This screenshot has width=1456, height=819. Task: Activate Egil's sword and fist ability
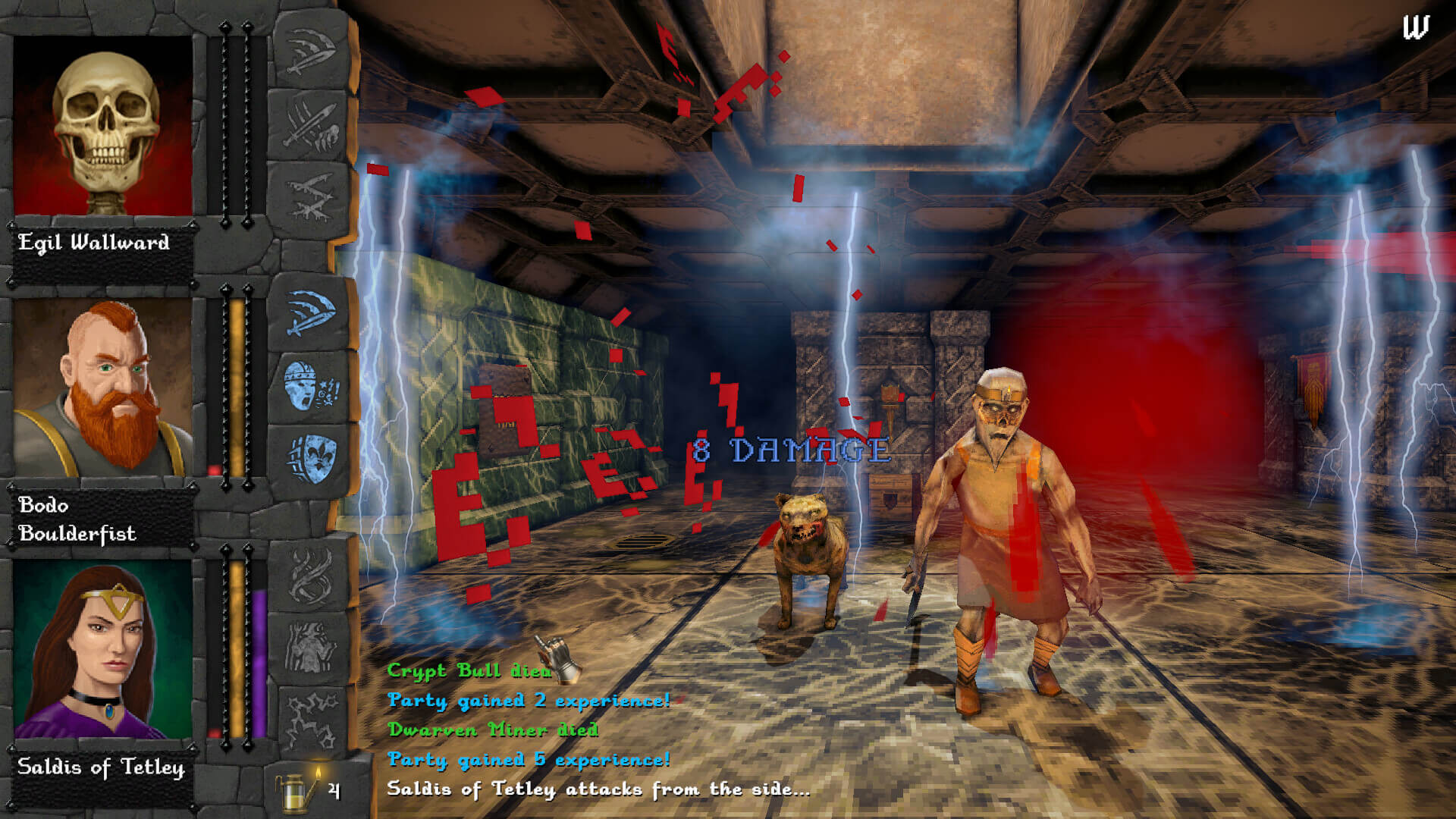tap(310, 125)
